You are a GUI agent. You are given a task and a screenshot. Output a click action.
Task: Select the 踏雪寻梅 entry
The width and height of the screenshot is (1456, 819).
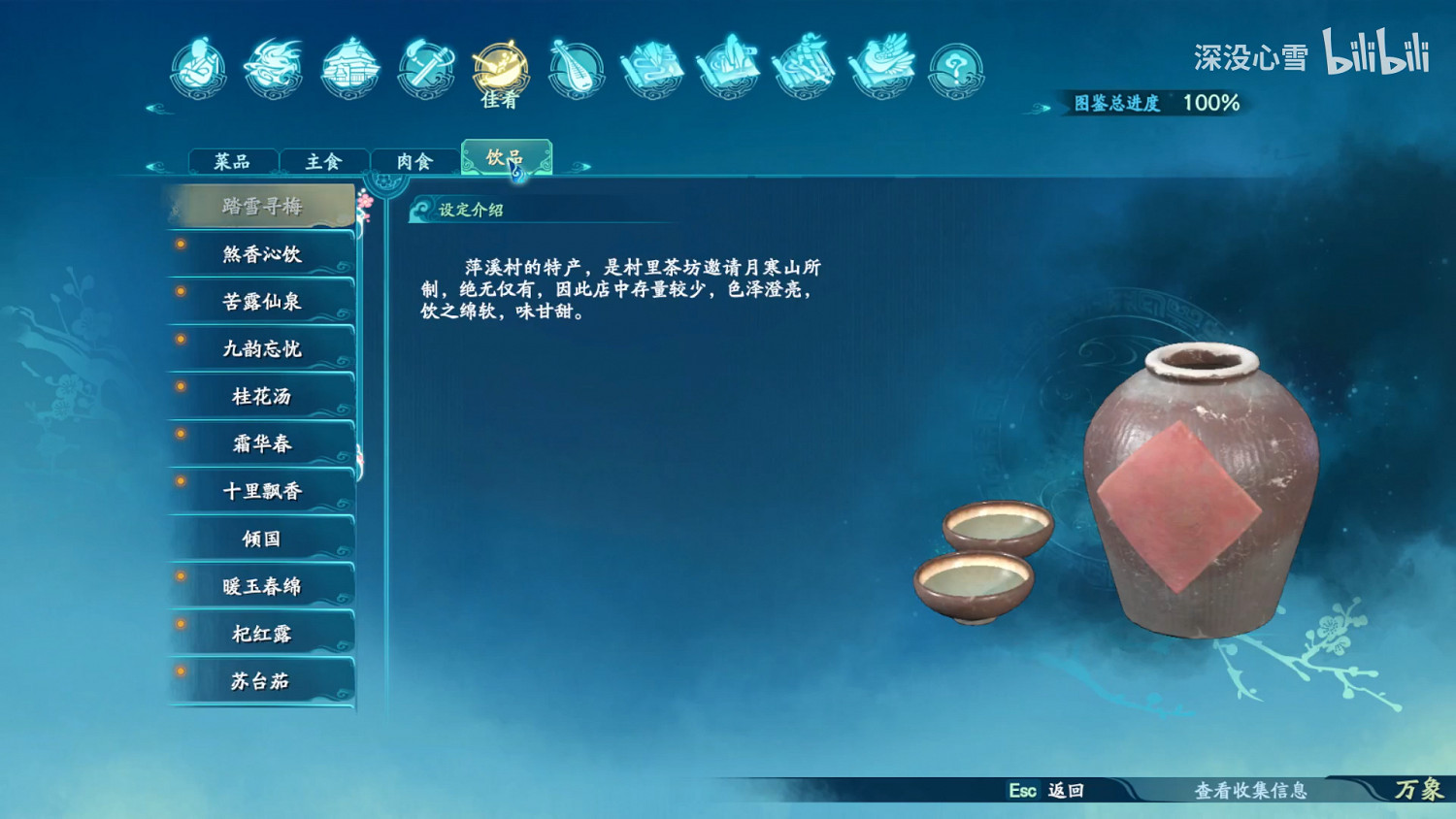pyautogui.click(x=260, y=206)
